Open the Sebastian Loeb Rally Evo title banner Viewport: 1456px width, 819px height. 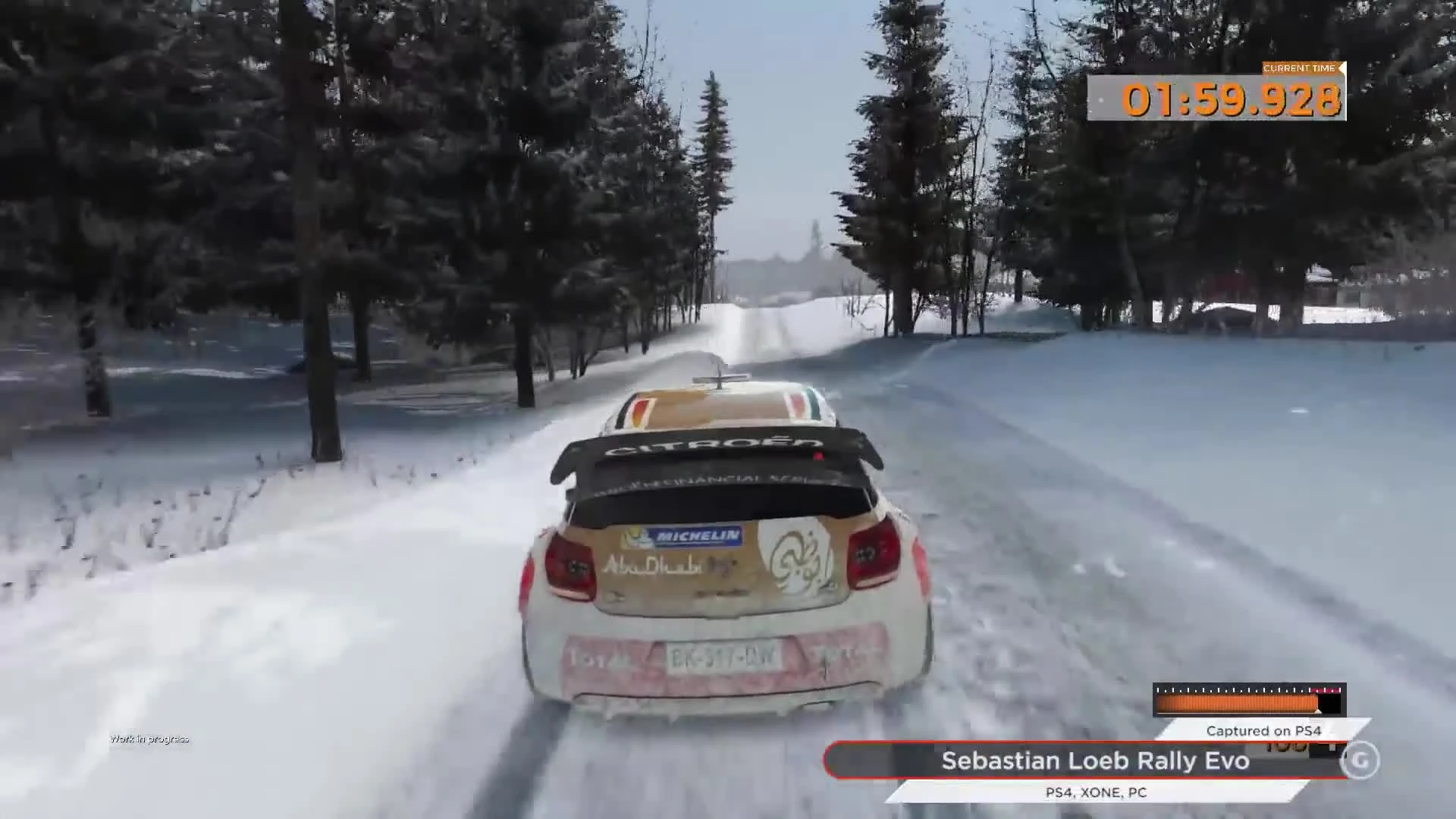click(1094, 761)
